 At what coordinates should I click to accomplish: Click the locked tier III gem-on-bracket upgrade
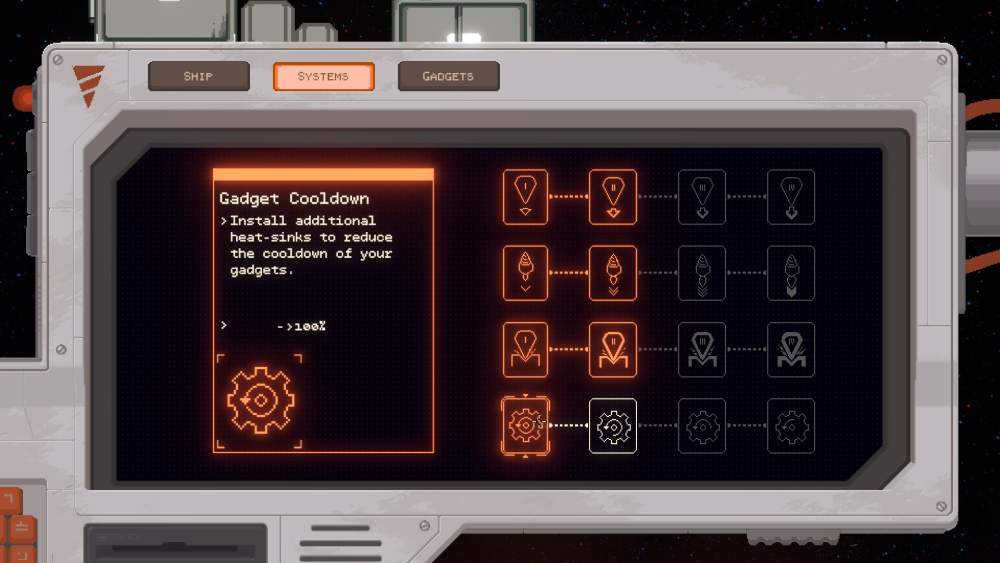pyautogui.click(x=702, y=349)
